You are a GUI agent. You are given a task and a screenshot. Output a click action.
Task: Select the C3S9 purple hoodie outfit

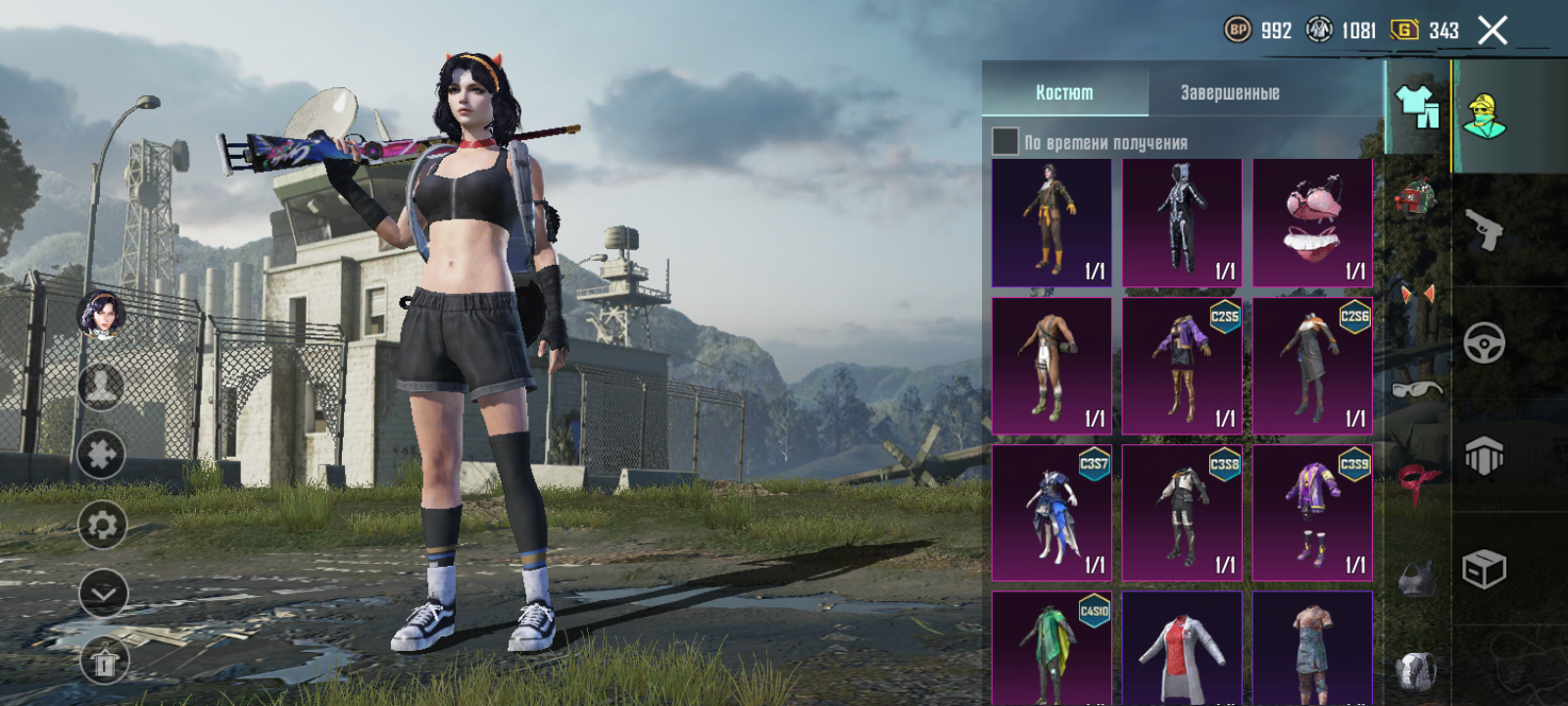click(x=1312, y=513)
